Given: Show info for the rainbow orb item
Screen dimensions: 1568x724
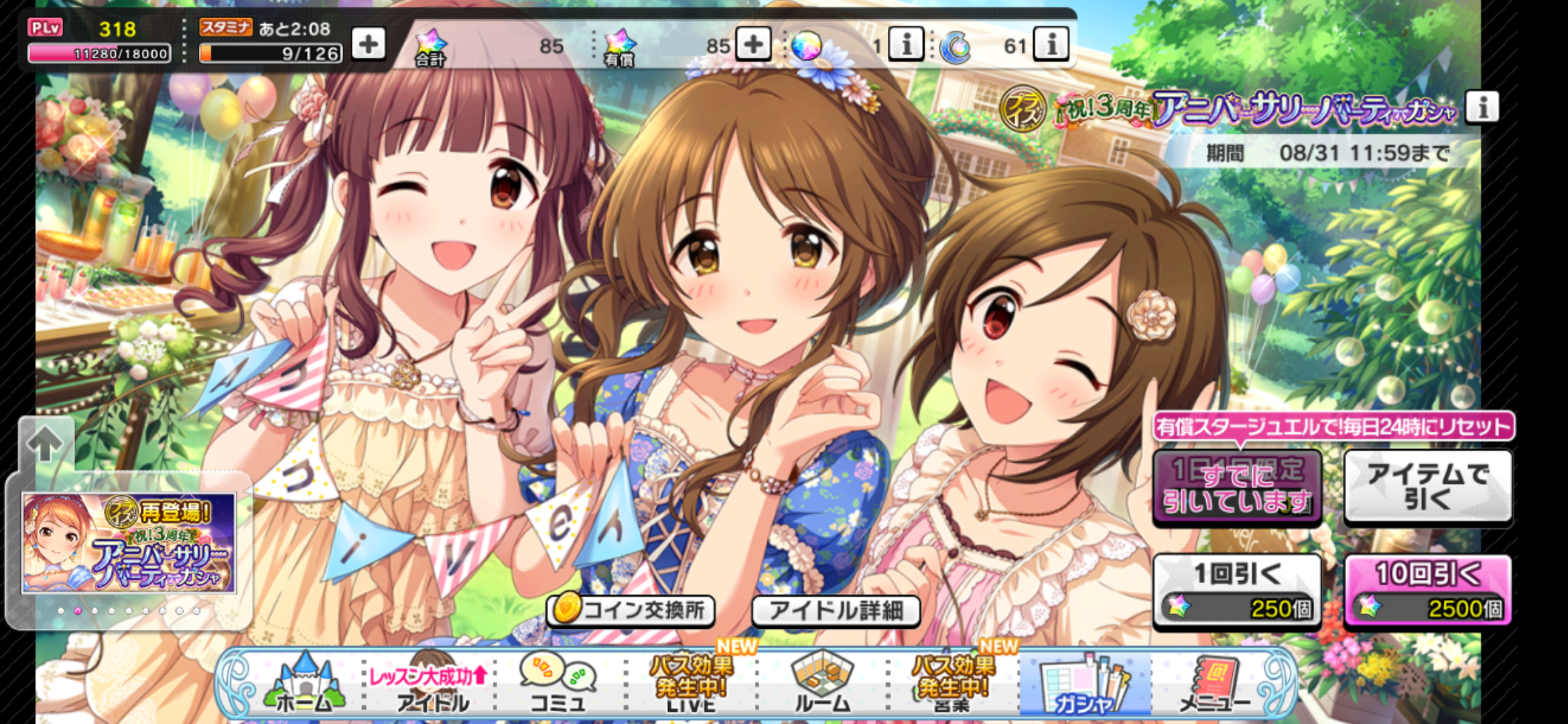Looking at the screenshot, I should tap(906, 45).
